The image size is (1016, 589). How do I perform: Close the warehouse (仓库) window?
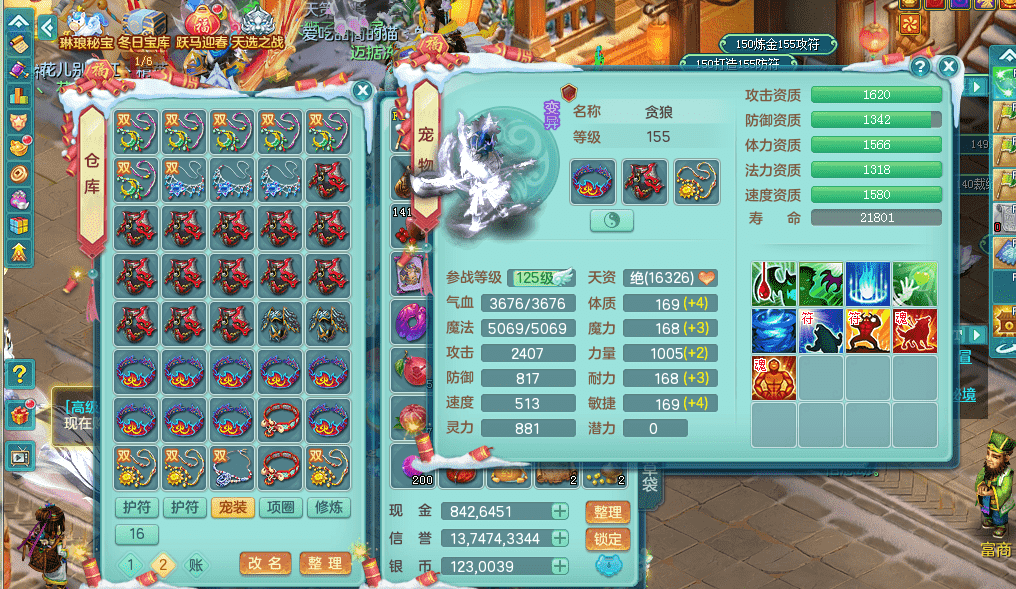pyautogui.click(x=363, y=91)
